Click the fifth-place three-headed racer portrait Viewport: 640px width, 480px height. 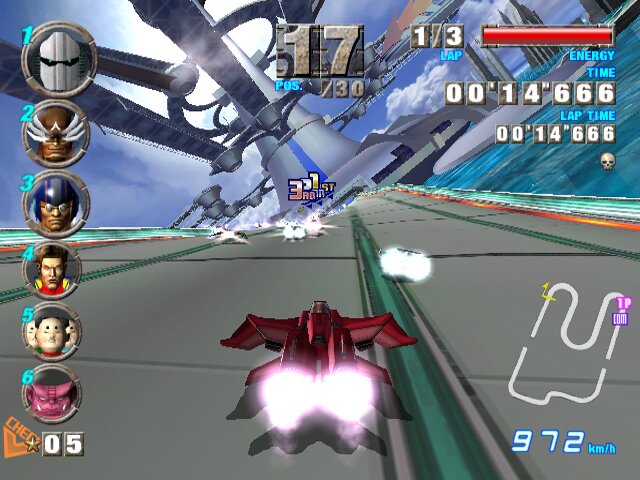(x=51, y=331)
